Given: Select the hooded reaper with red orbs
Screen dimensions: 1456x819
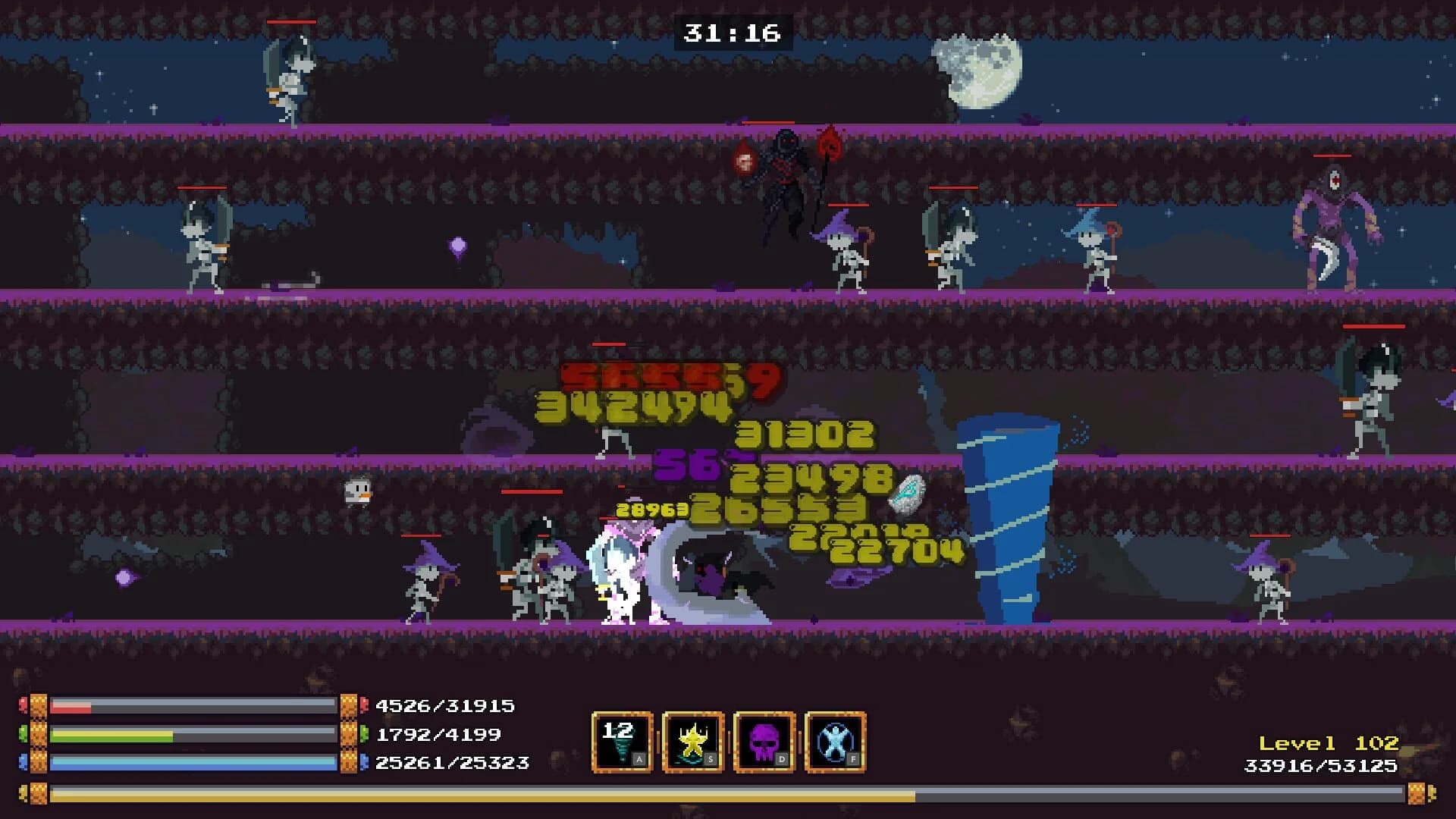Looking at the screenshot, I should 785,174.
